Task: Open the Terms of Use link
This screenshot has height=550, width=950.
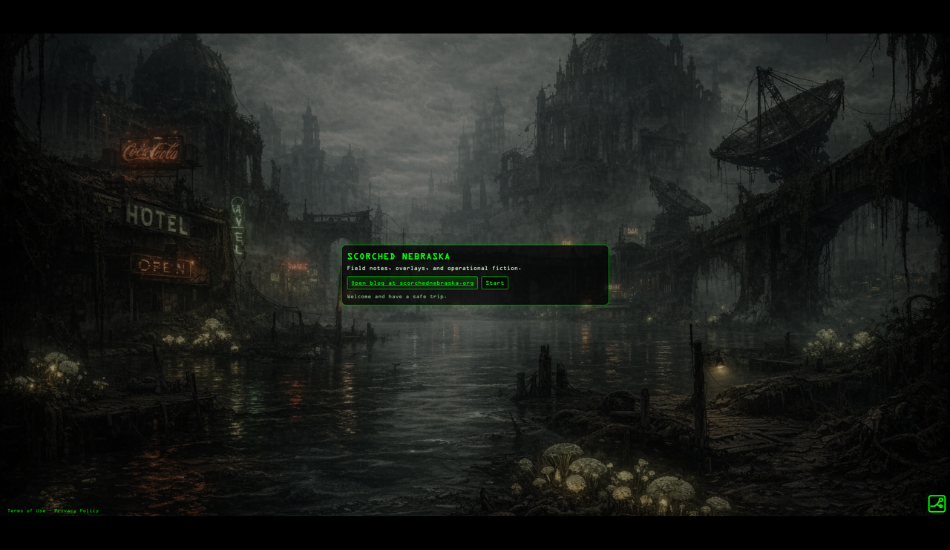Action: tap(26, 511)
